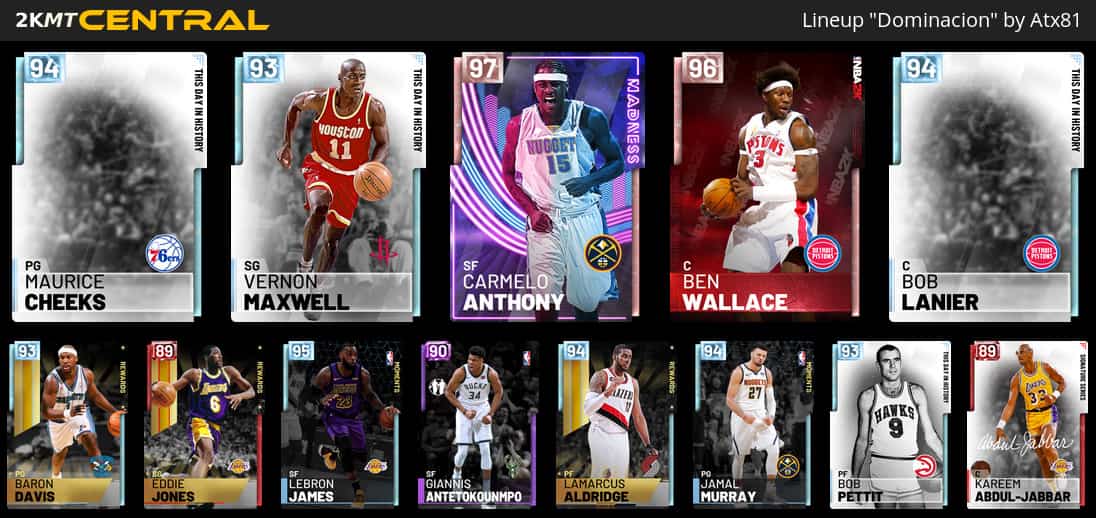Select the Ben Wallace Pistons card
Viewport: 1096px width, 518px height.
point(767,187)
